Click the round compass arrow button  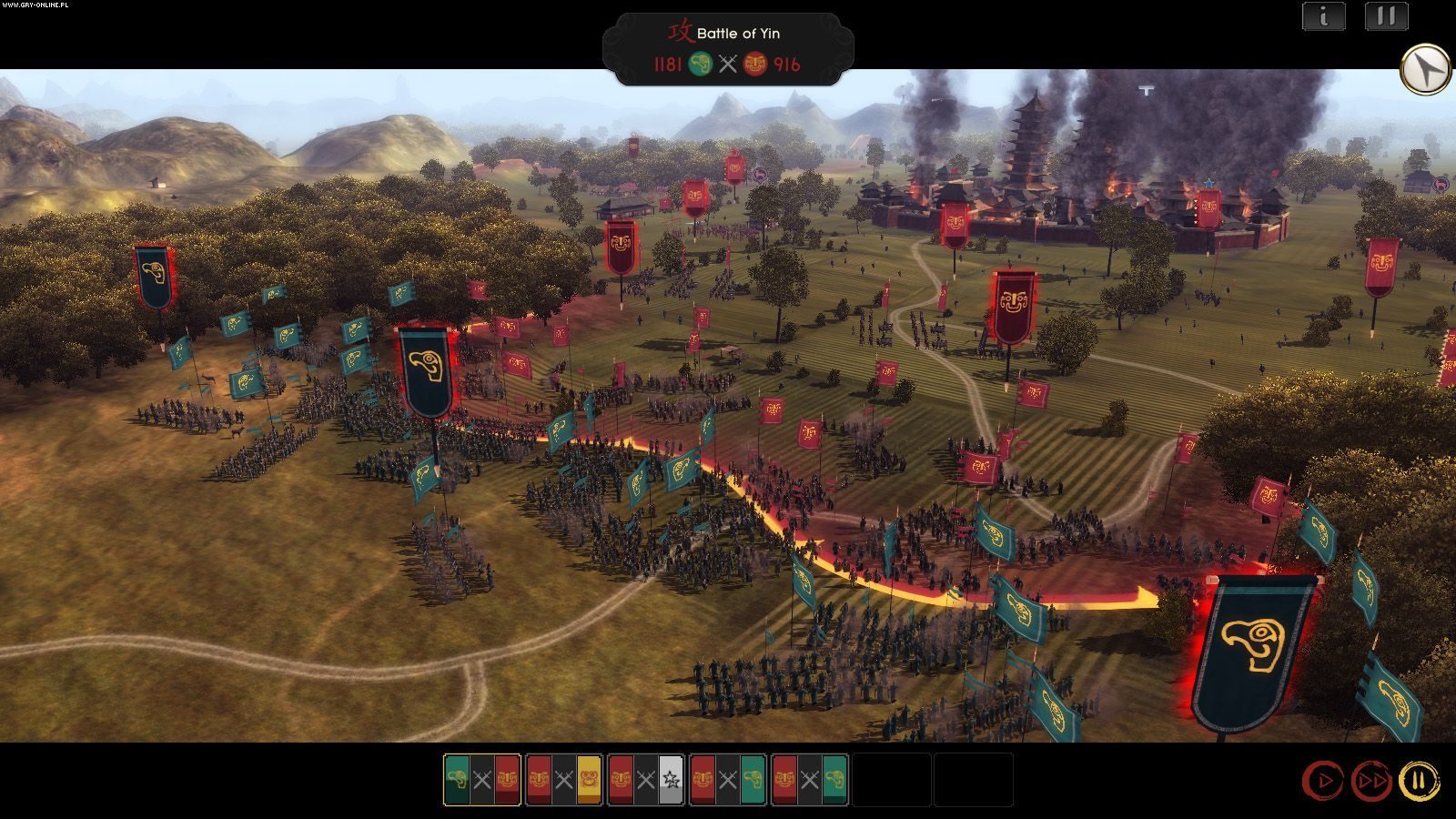[1425, 69]
